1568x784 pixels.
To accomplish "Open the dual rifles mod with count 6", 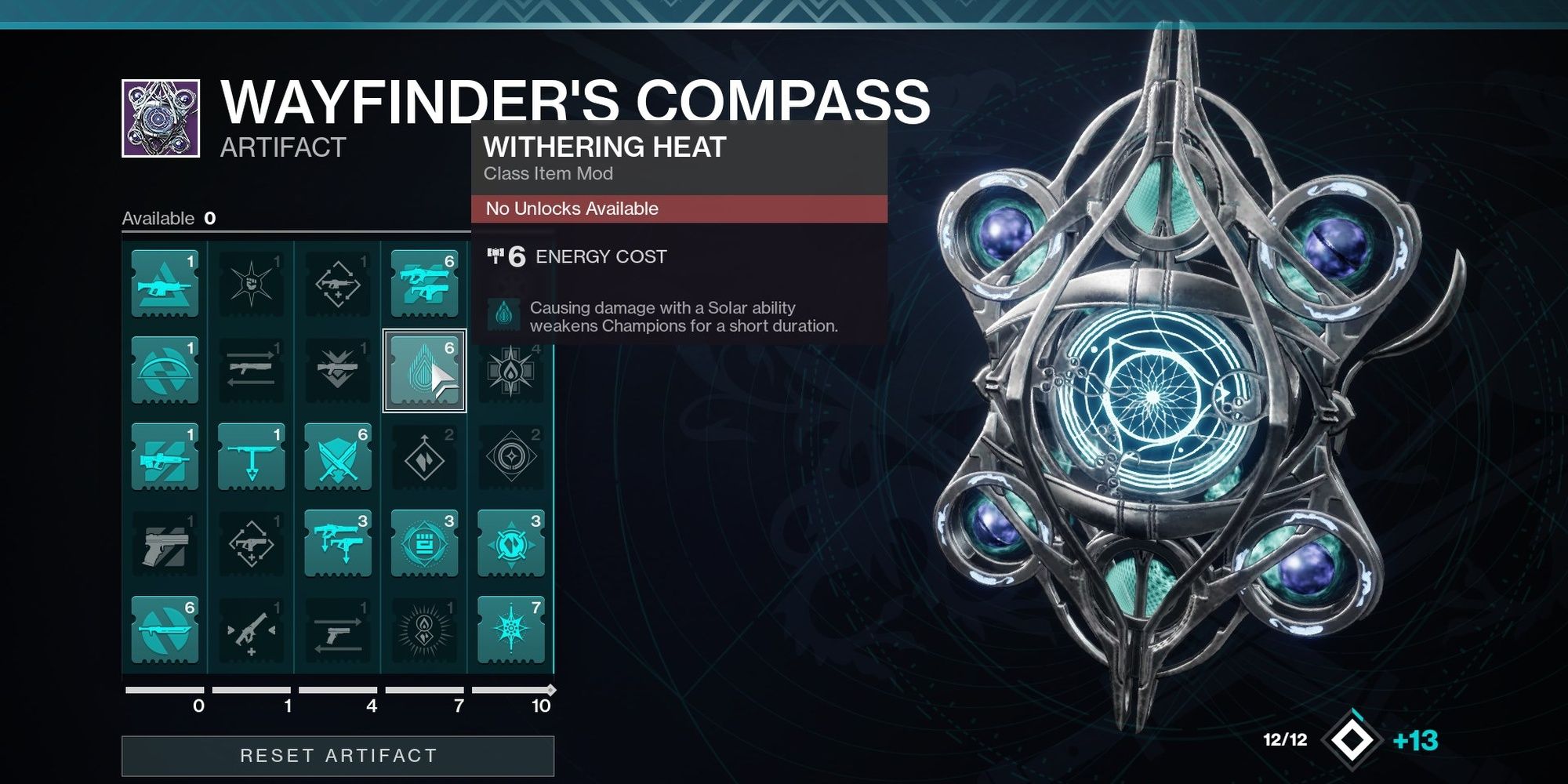I will 423,282.
